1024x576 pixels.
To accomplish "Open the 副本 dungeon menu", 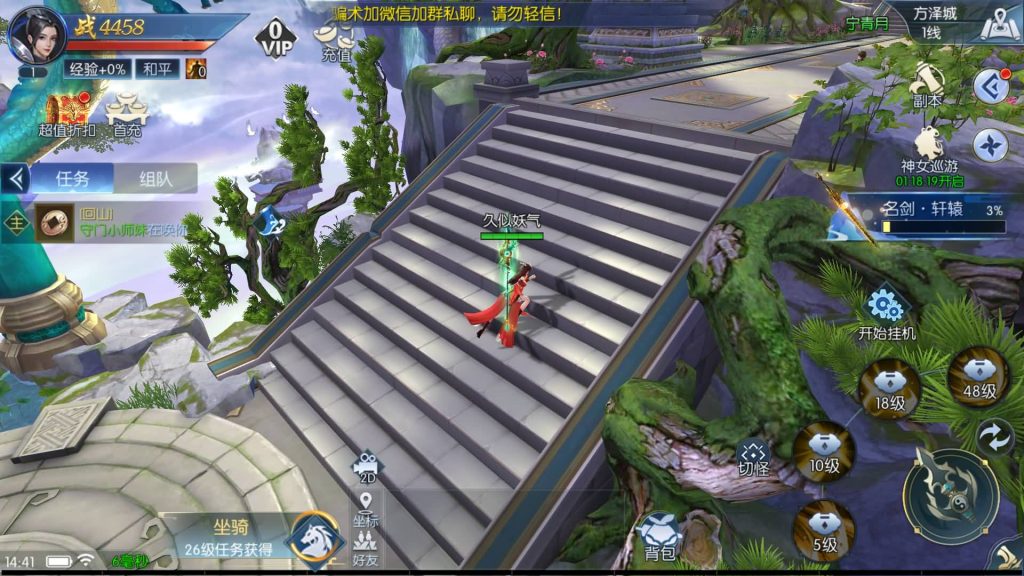I will (x=929, y=85).
